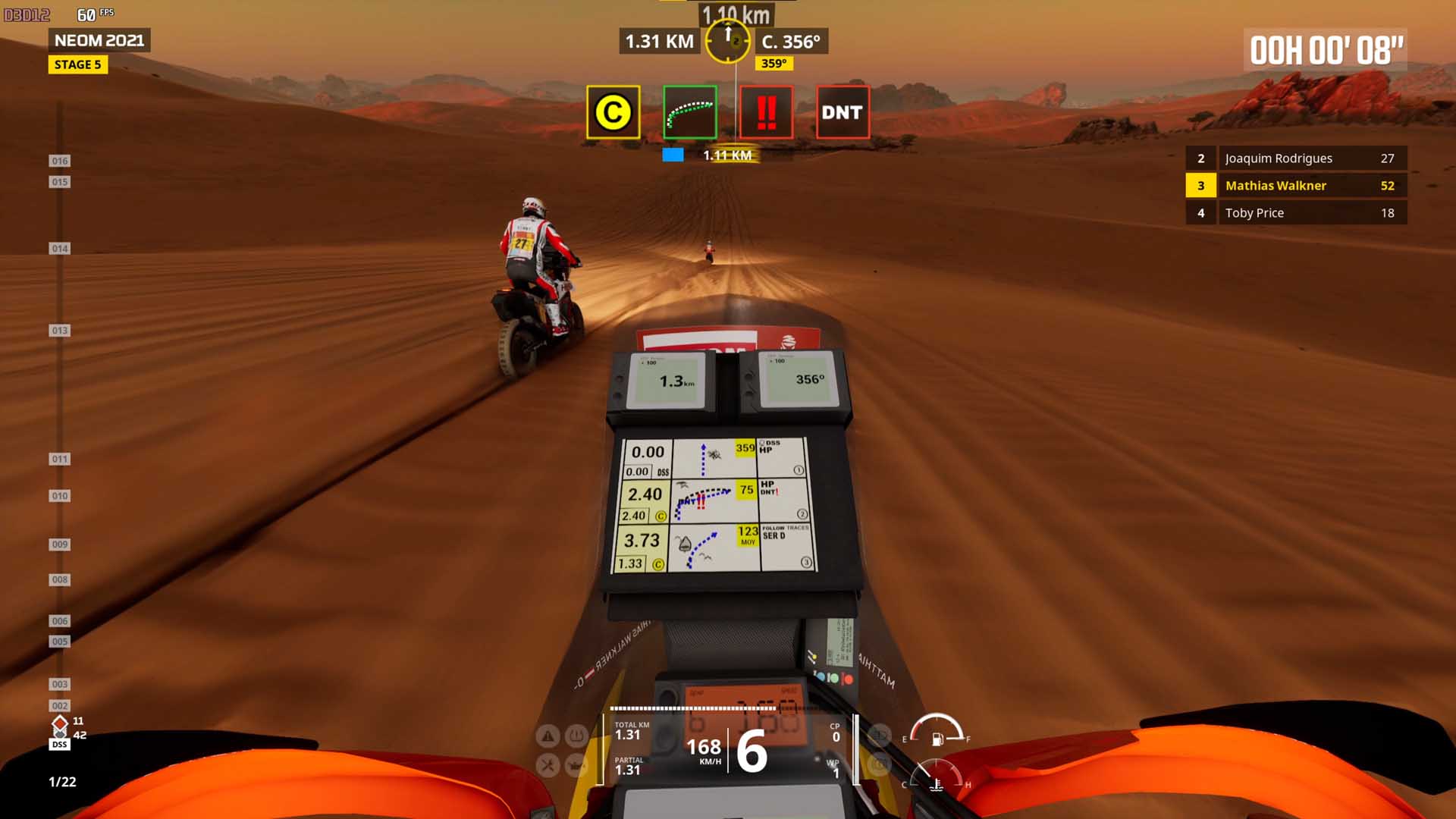
Task: Select the wrench and screwdriver repair icon
Action: (x=548, y=765)
